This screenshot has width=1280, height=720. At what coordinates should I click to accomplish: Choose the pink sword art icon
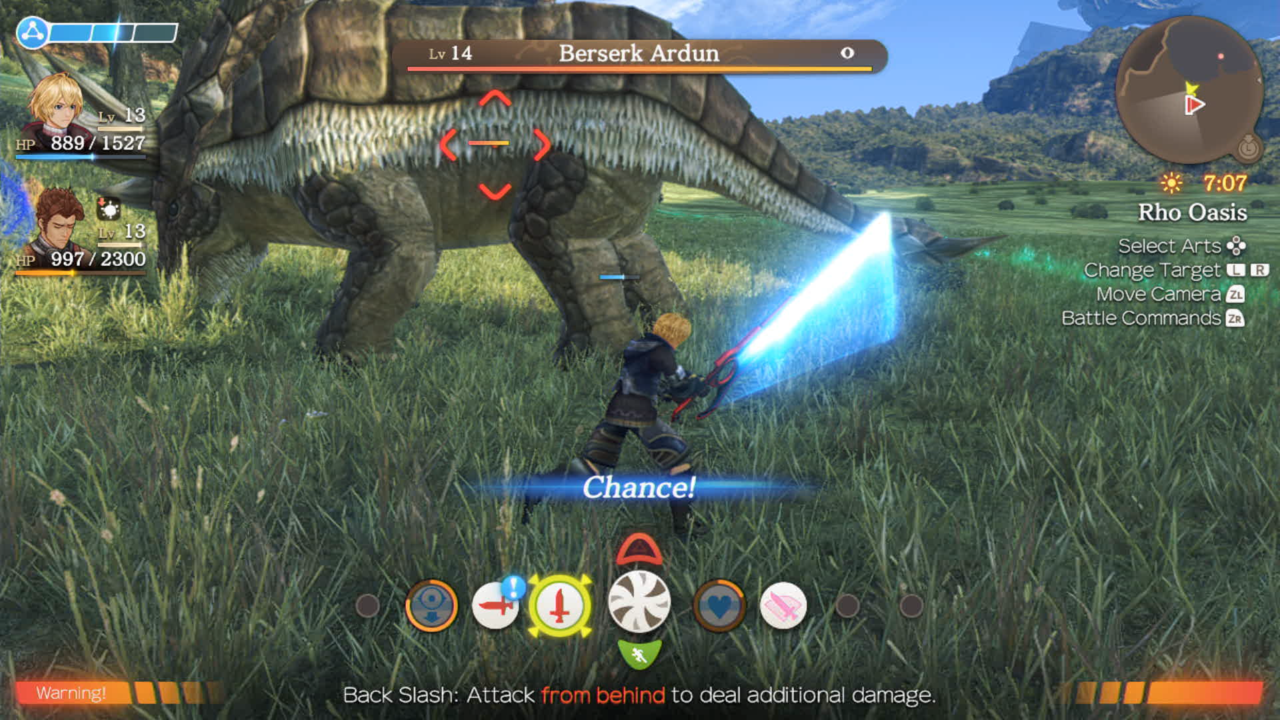783,606
